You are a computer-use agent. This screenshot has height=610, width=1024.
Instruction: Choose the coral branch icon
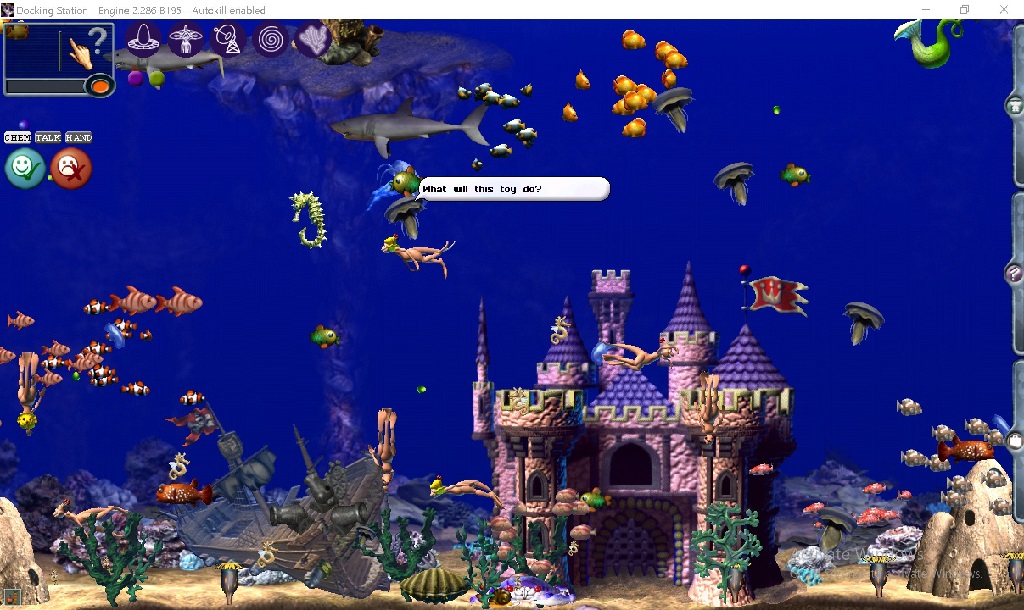click(314, 40)
